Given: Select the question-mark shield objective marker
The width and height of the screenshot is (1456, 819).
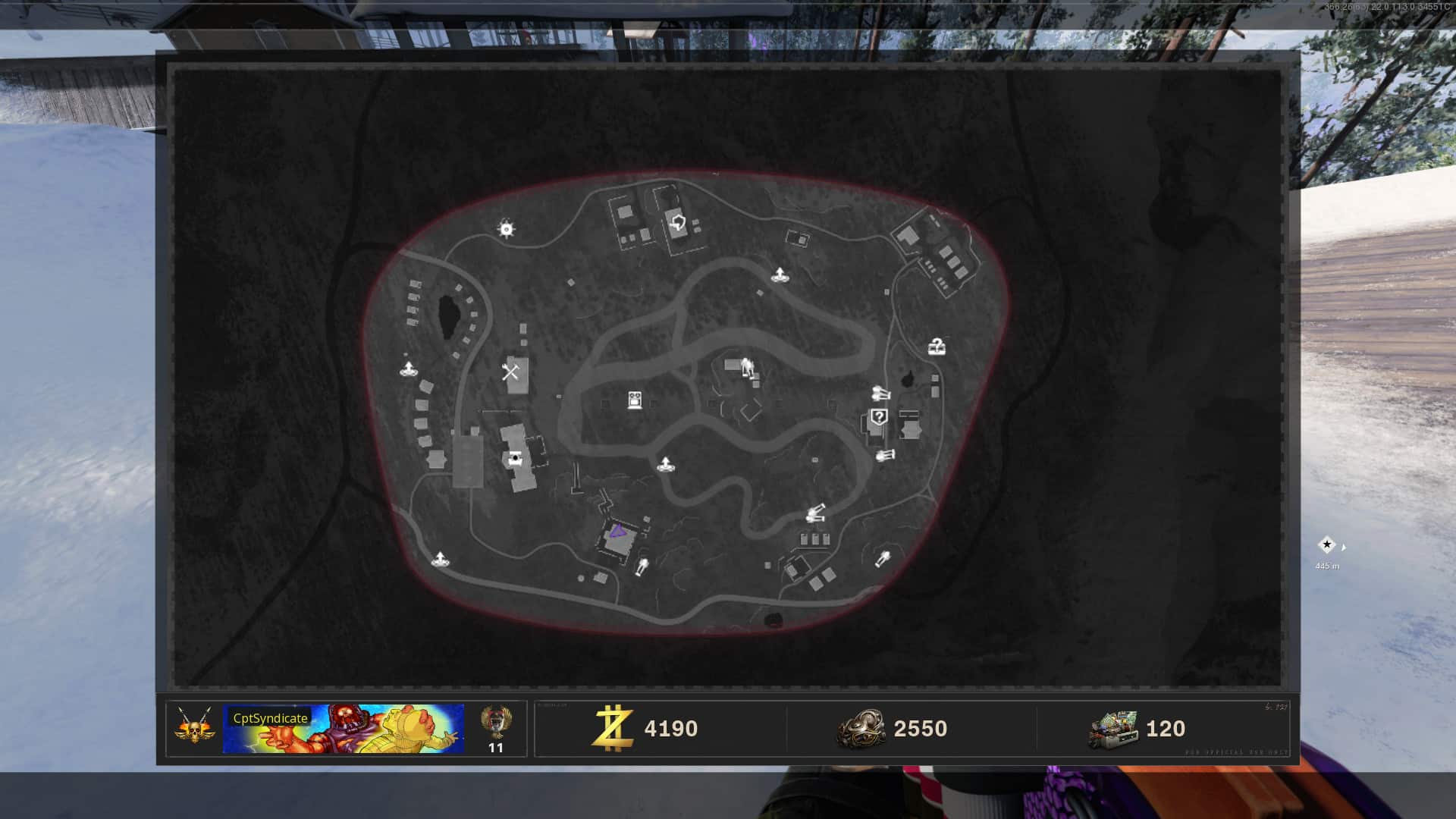Looking at the screenshot, I should (879, 416).
